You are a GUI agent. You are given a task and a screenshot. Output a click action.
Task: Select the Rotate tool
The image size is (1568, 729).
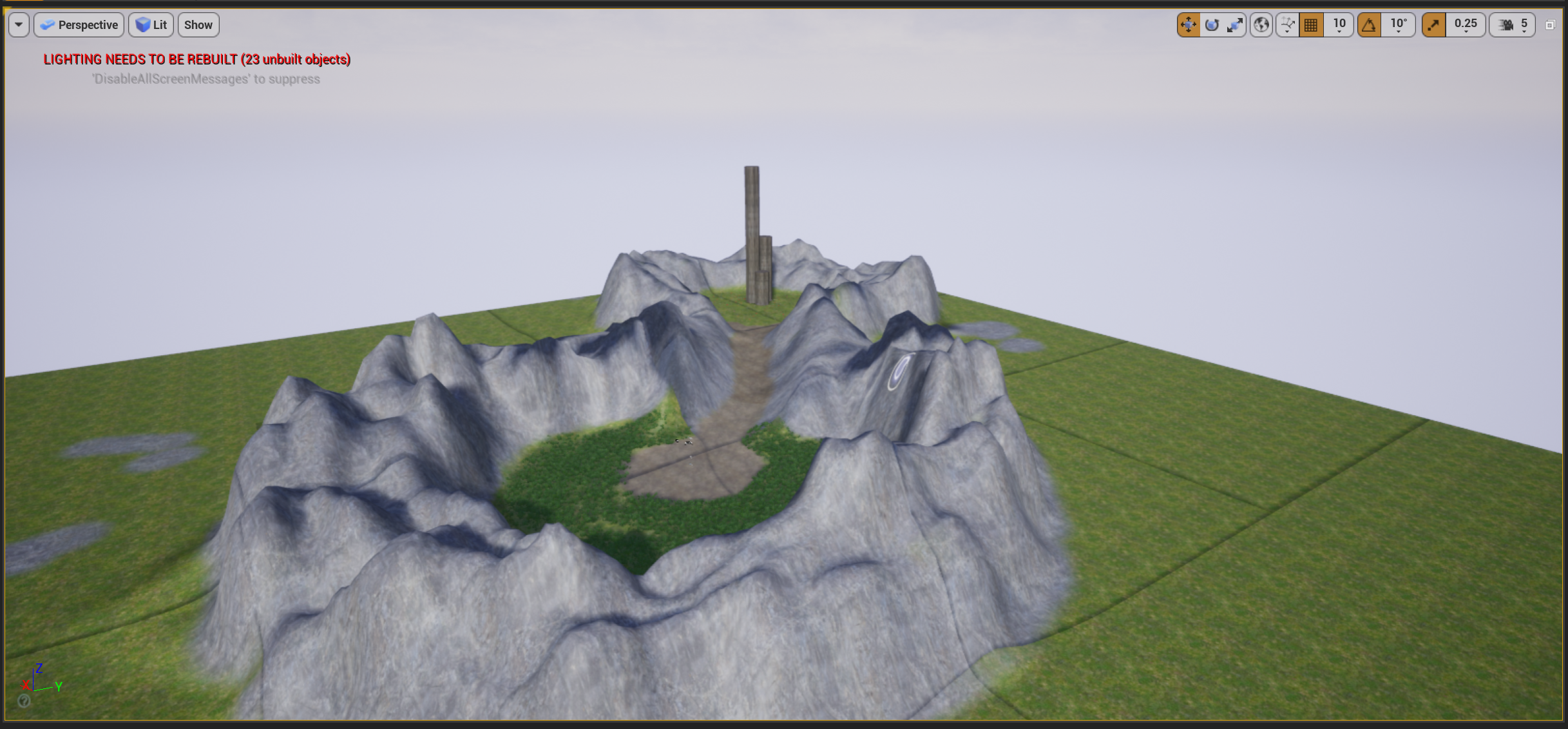coord(1212,24)
